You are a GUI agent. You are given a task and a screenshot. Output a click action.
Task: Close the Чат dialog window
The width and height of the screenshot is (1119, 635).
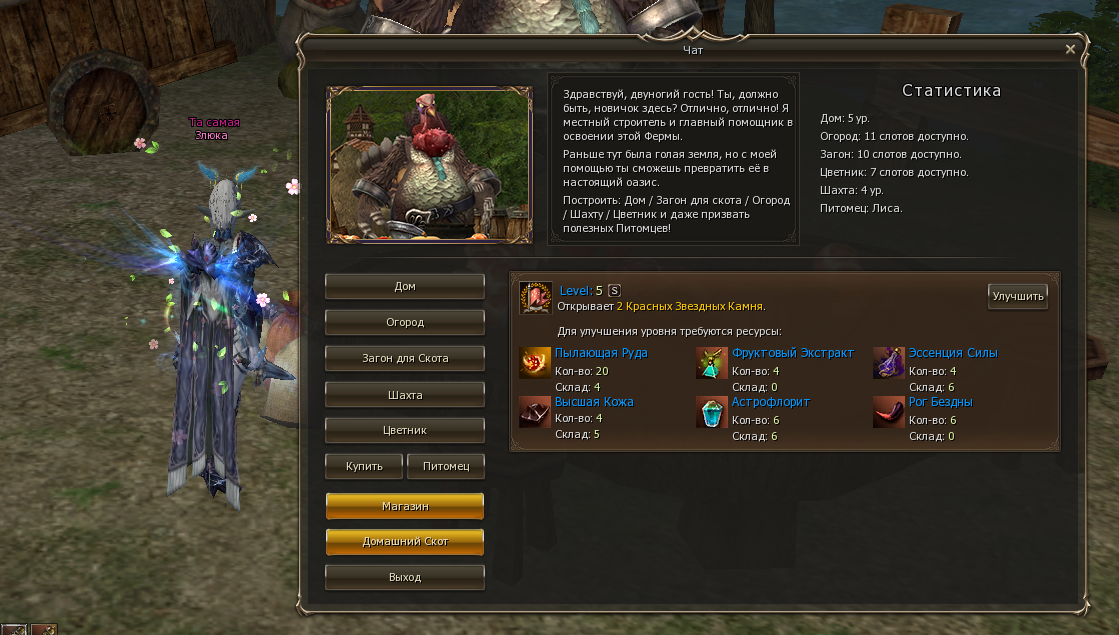1070,49
